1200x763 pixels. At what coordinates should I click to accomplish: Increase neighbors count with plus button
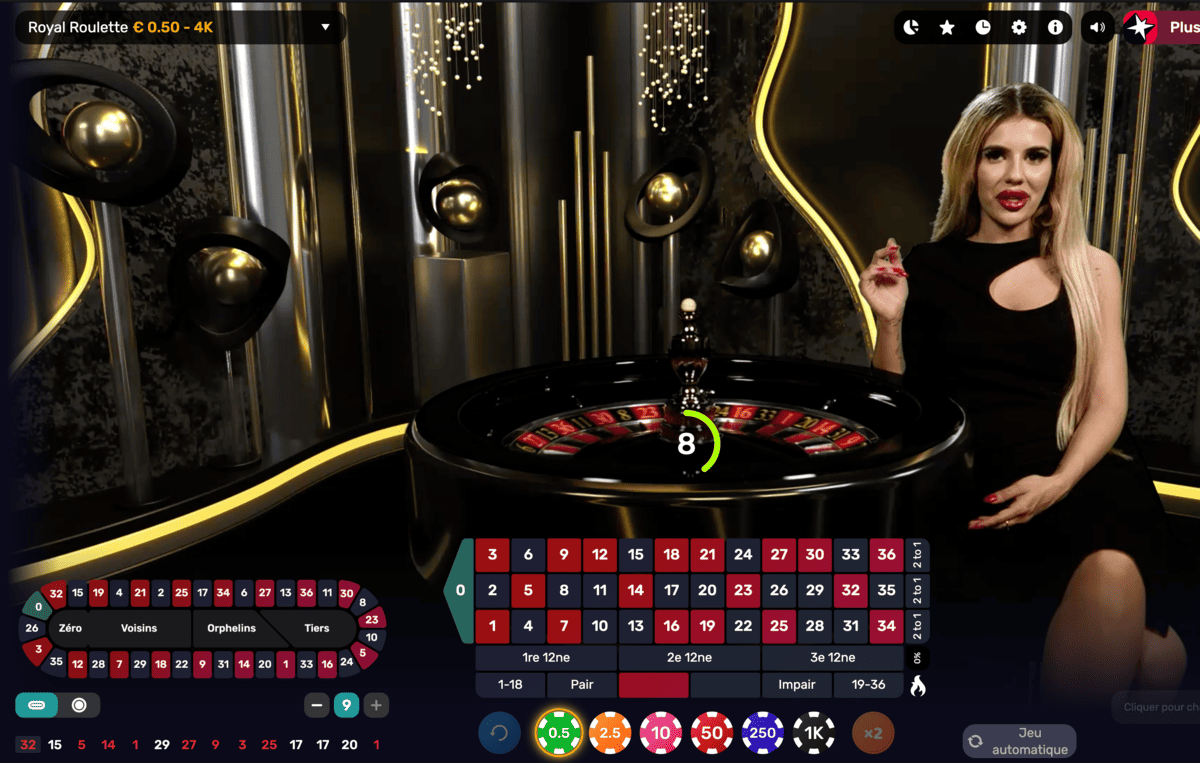click(x=376, y=706)
